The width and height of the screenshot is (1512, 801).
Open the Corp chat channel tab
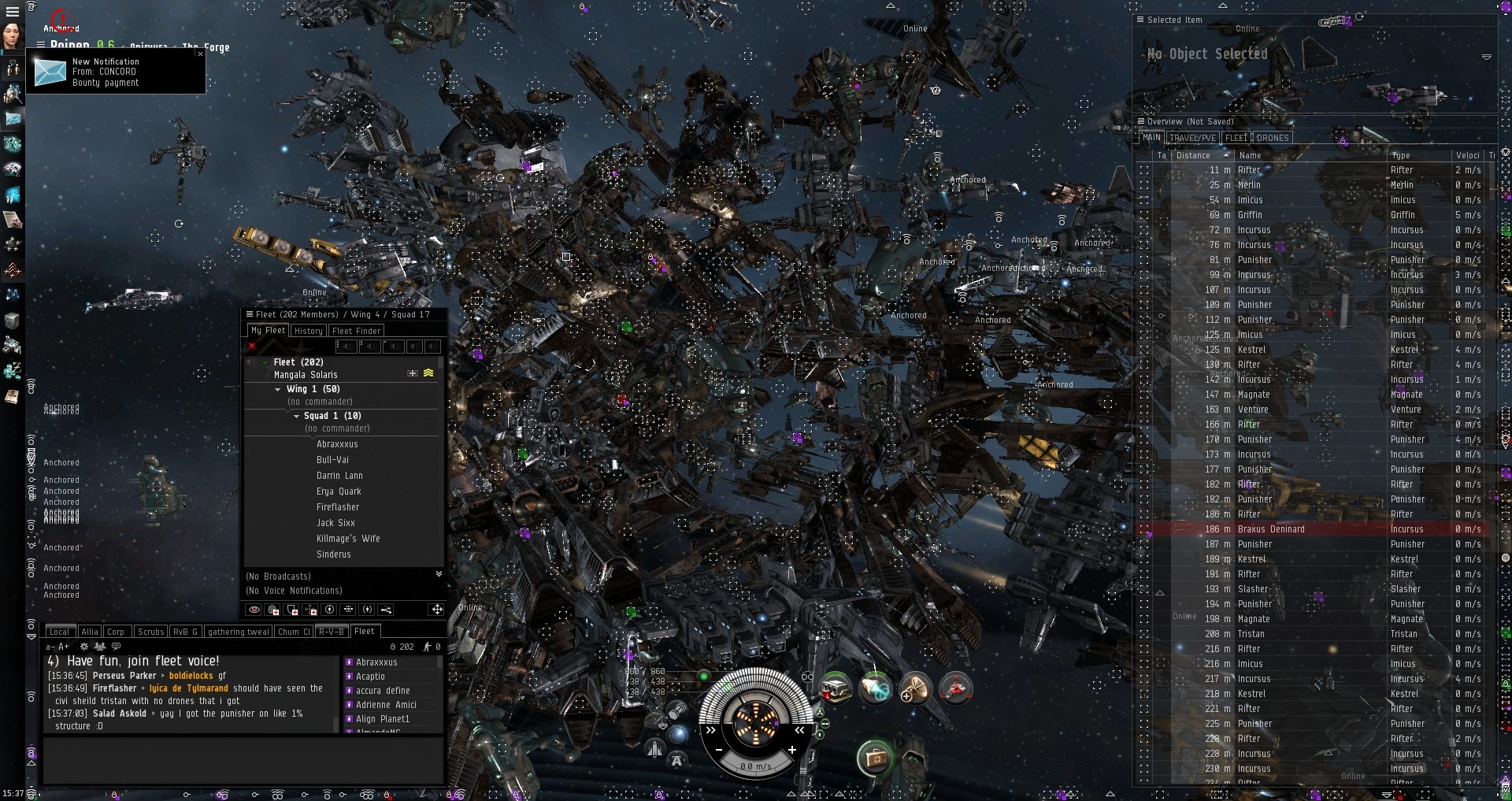pyautogui.click(x=116, y=632)
